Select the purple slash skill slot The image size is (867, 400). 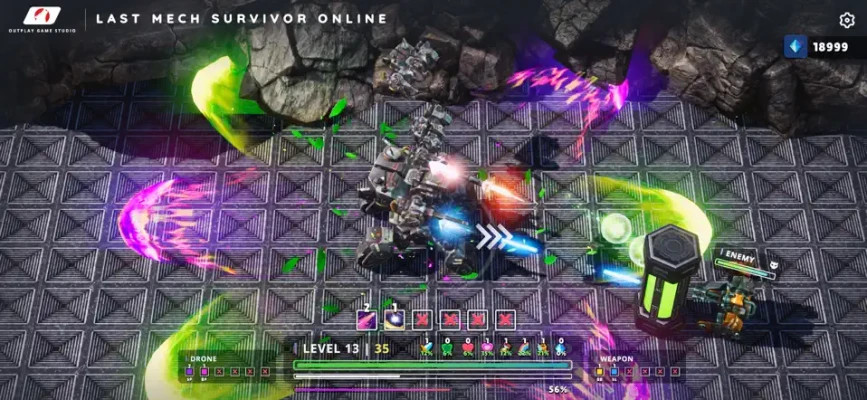click(367, 320)
